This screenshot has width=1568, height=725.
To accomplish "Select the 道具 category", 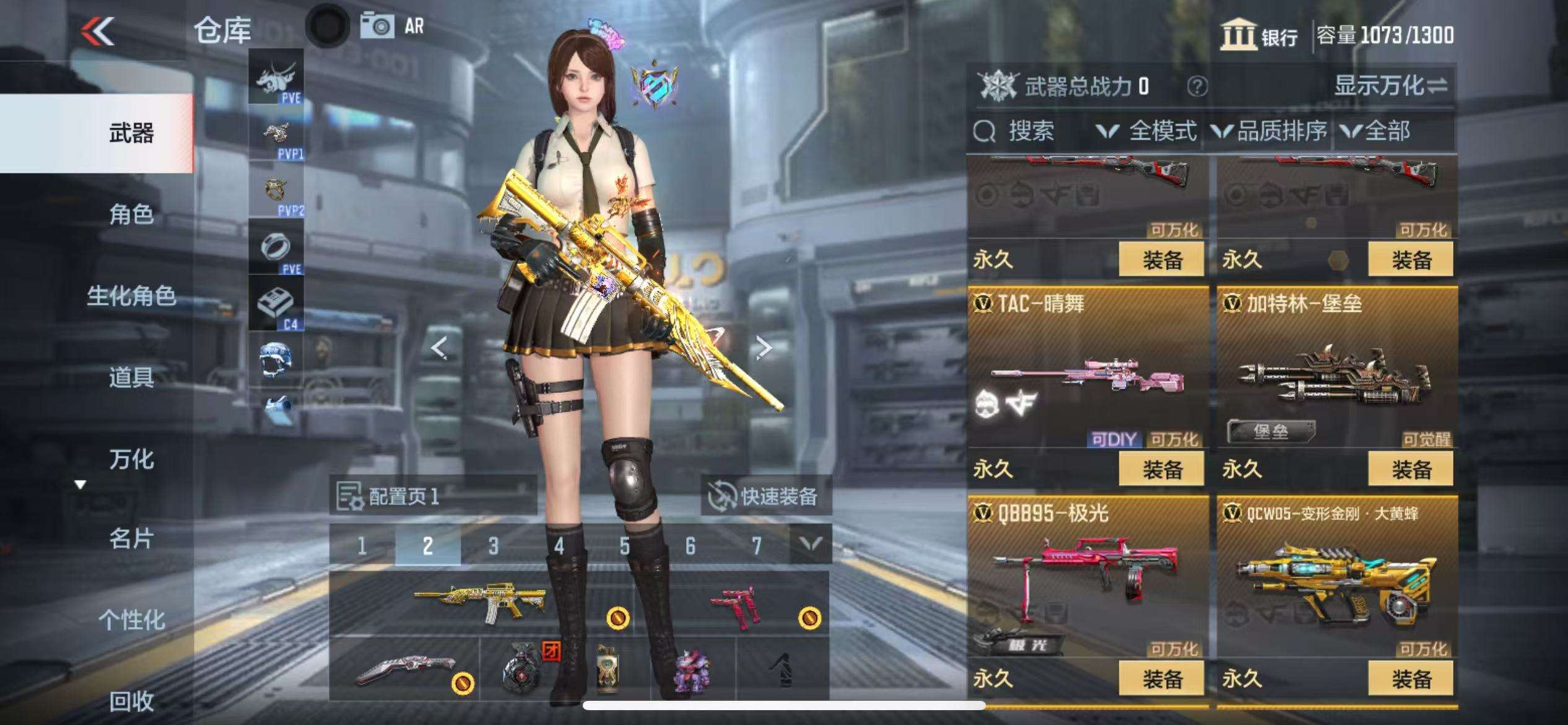I will [131, 377].
